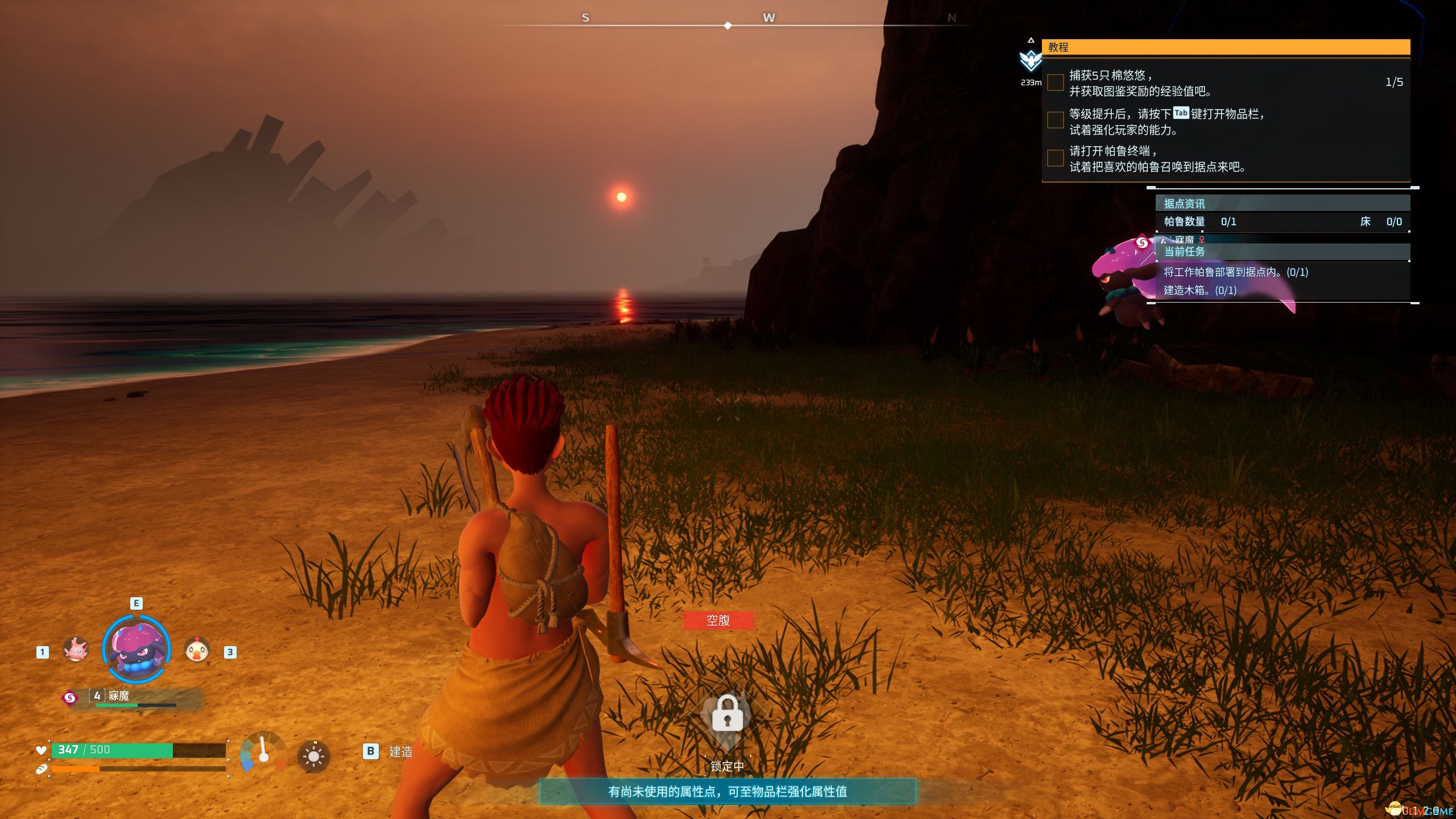Viewport: 1456px width, 819px height.
Task: Open the 当前任务 current mission header
Action: pos(1282,251)
